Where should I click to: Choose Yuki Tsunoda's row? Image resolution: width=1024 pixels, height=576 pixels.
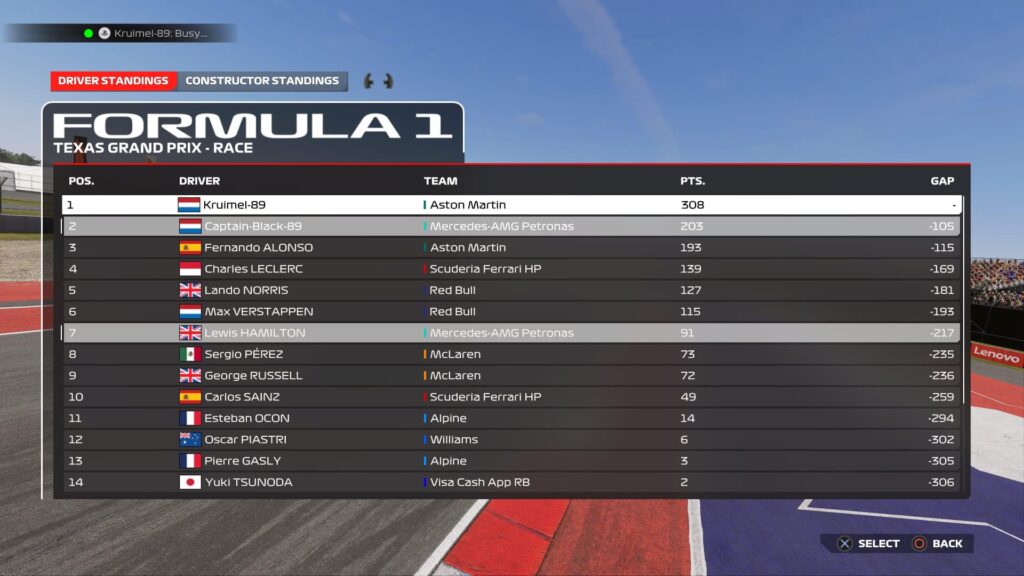pos(511,482)
